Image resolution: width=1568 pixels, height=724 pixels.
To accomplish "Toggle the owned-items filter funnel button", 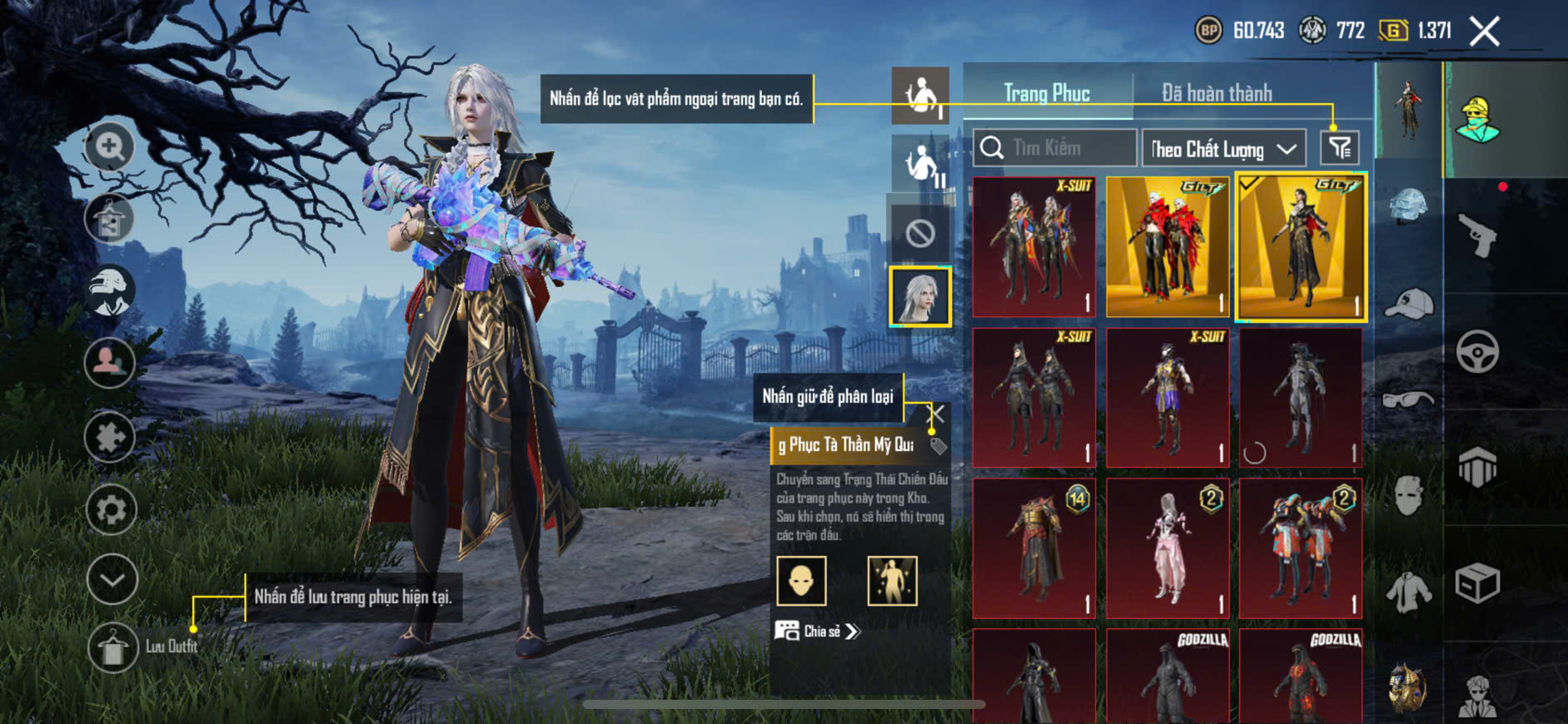I will coord(1340,148).
